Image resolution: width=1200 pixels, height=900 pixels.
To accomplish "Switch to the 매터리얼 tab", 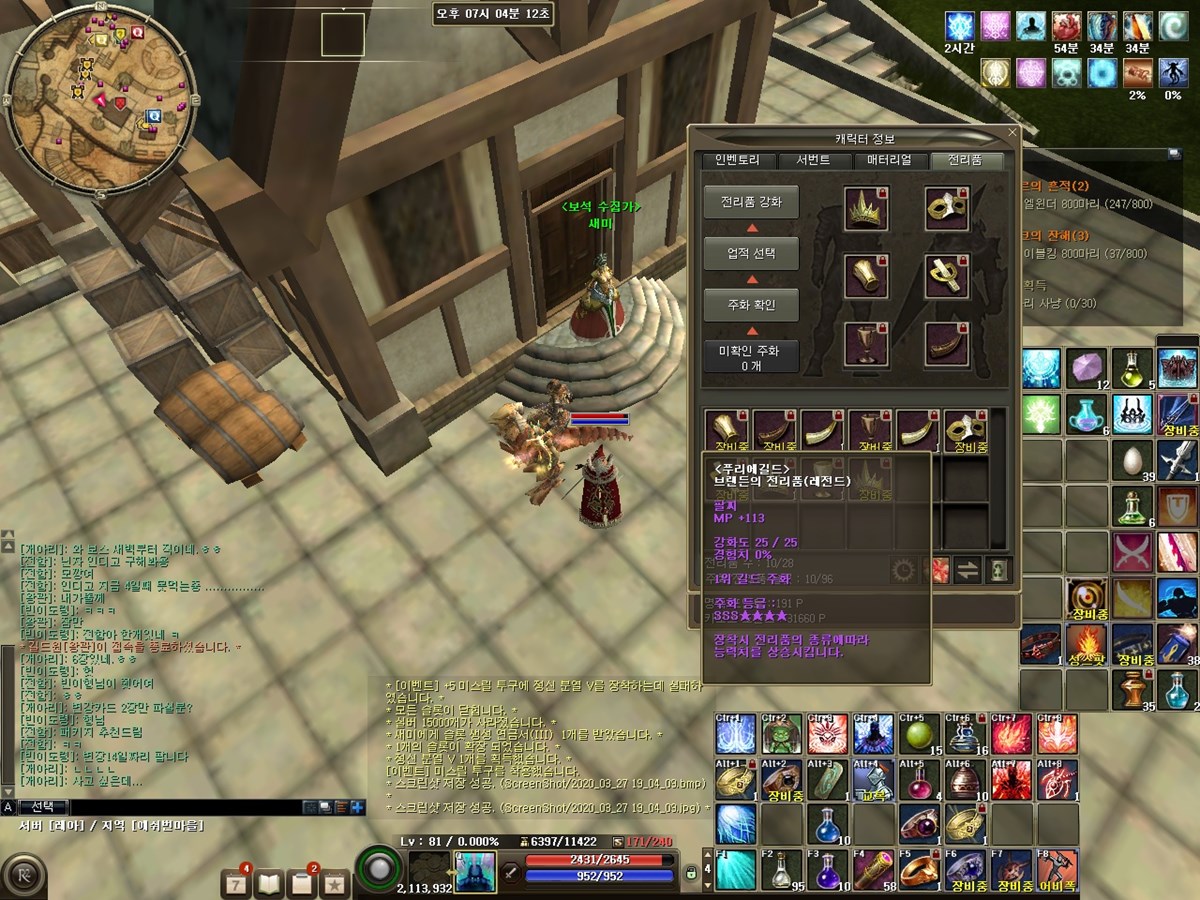I will click(x=889, y=161).
